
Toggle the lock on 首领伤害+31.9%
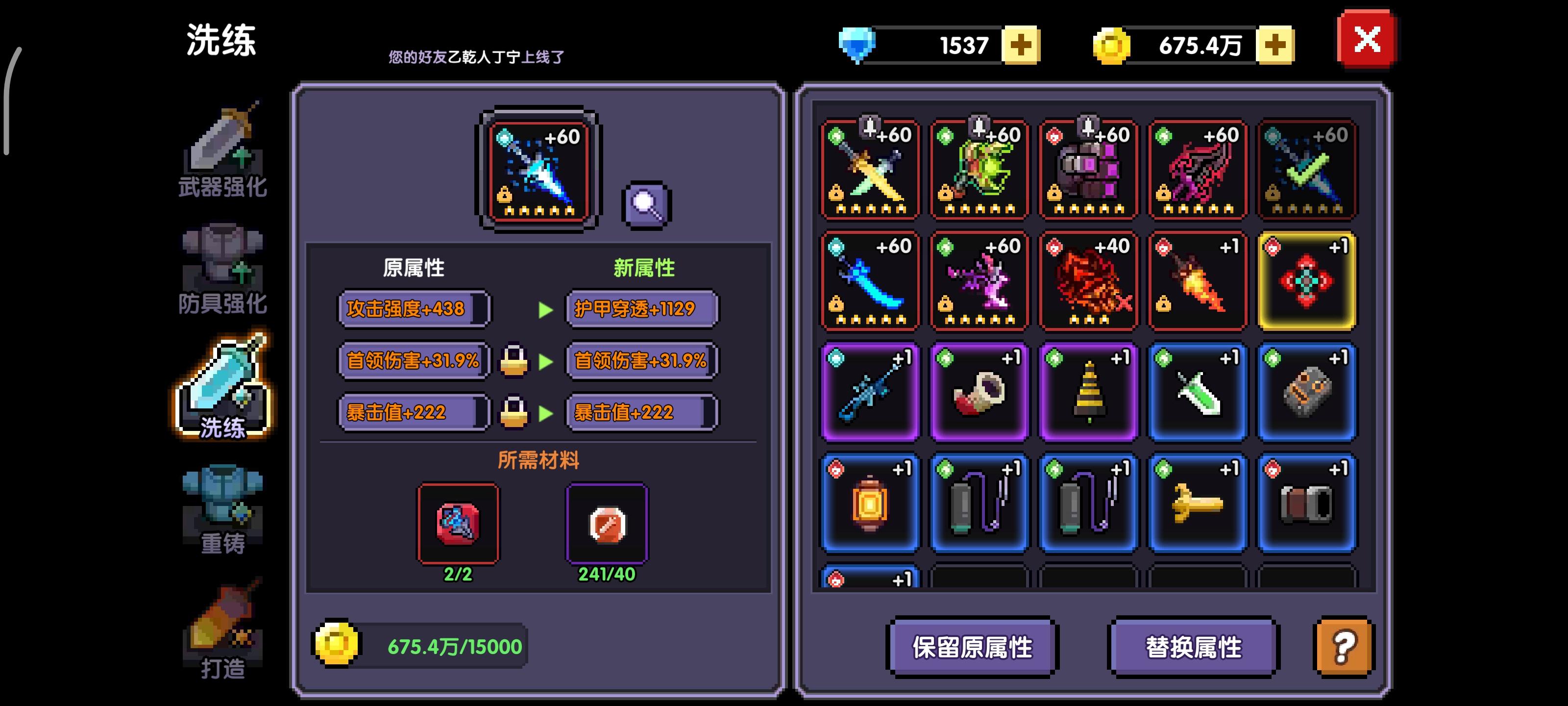pos(514,360)
